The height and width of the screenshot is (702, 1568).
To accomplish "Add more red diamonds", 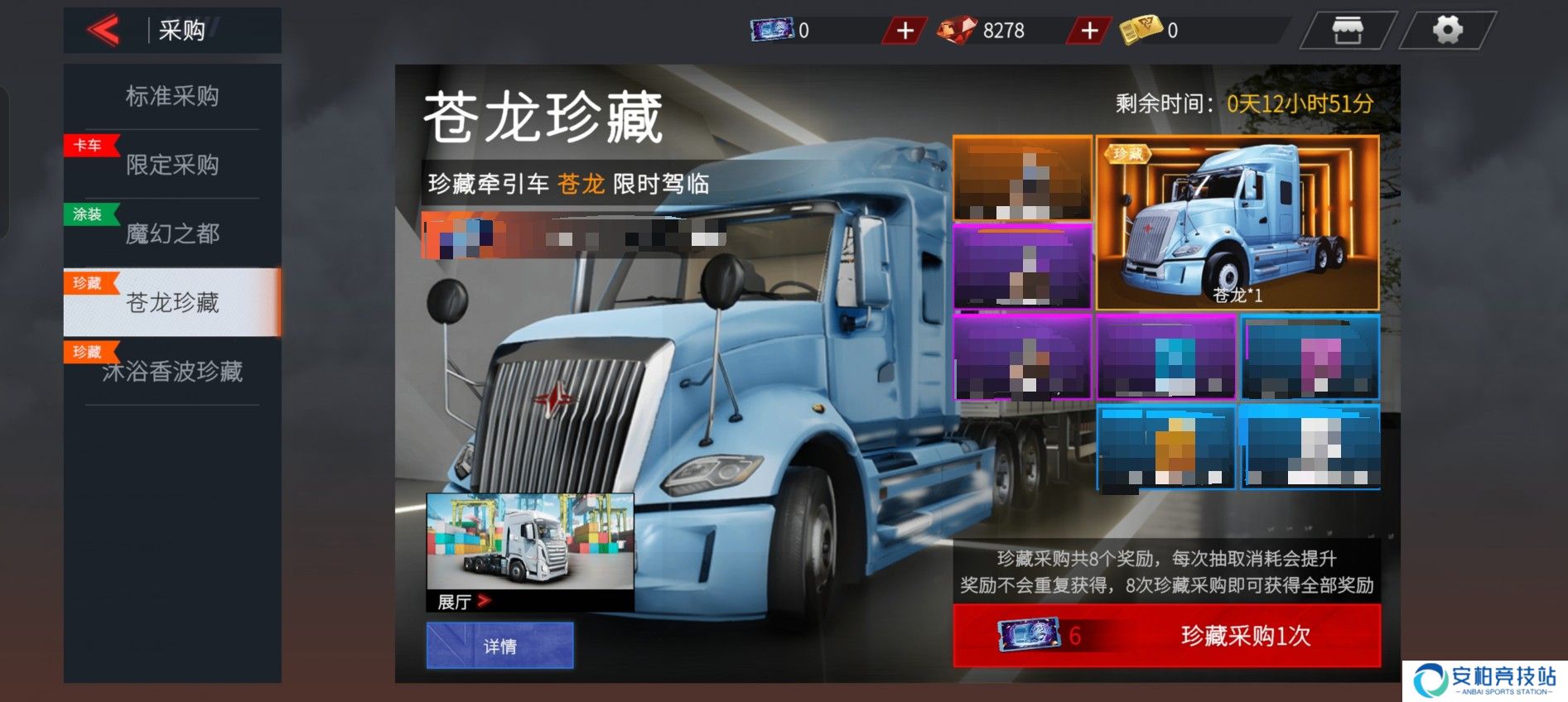I will coord(1089,31).
